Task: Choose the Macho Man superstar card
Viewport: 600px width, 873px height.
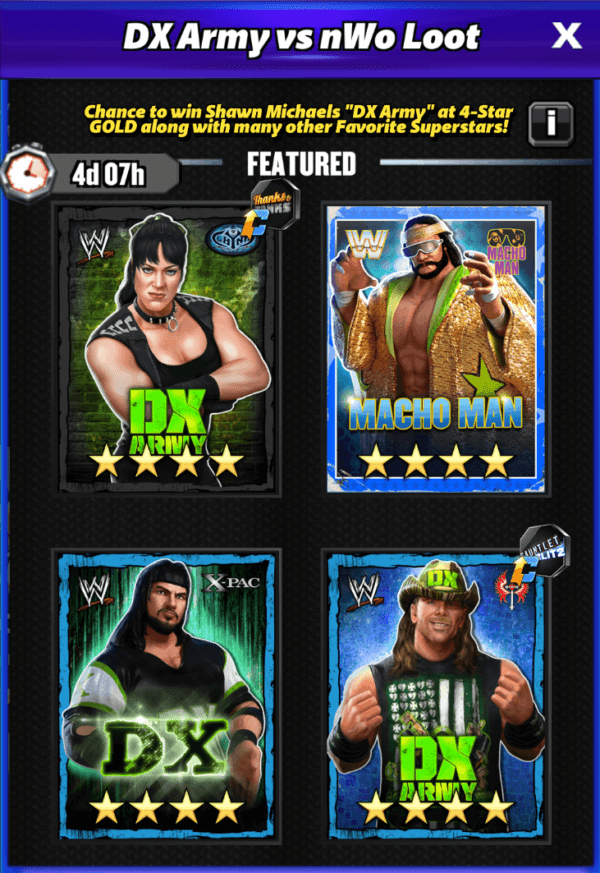Action: 436,348
